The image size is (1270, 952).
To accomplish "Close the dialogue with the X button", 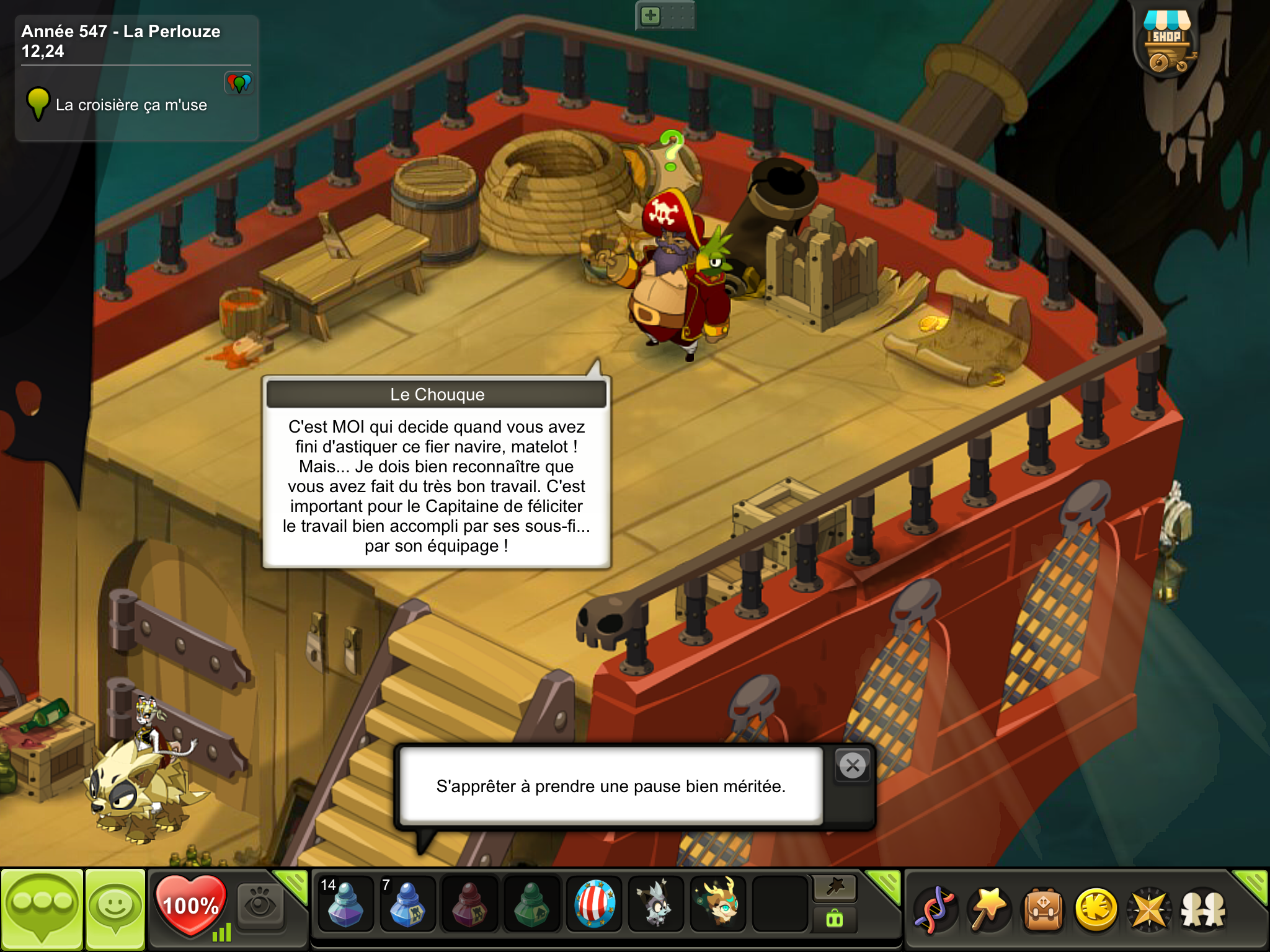I will pyautogui.click(x=853, y=766).
